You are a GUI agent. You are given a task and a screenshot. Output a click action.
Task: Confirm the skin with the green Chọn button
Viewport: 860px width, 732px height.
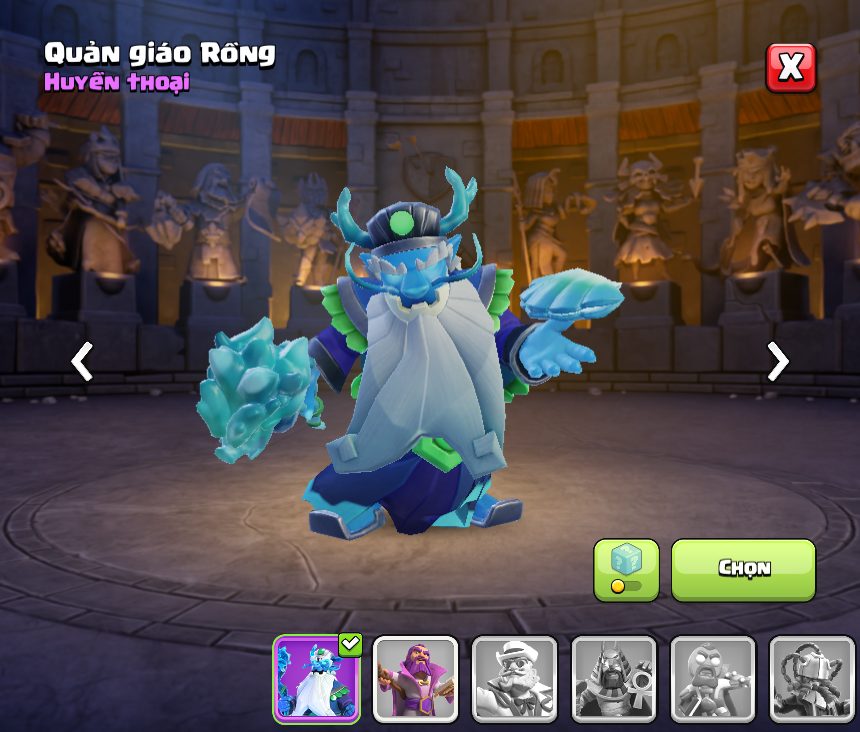coord(743,569)
